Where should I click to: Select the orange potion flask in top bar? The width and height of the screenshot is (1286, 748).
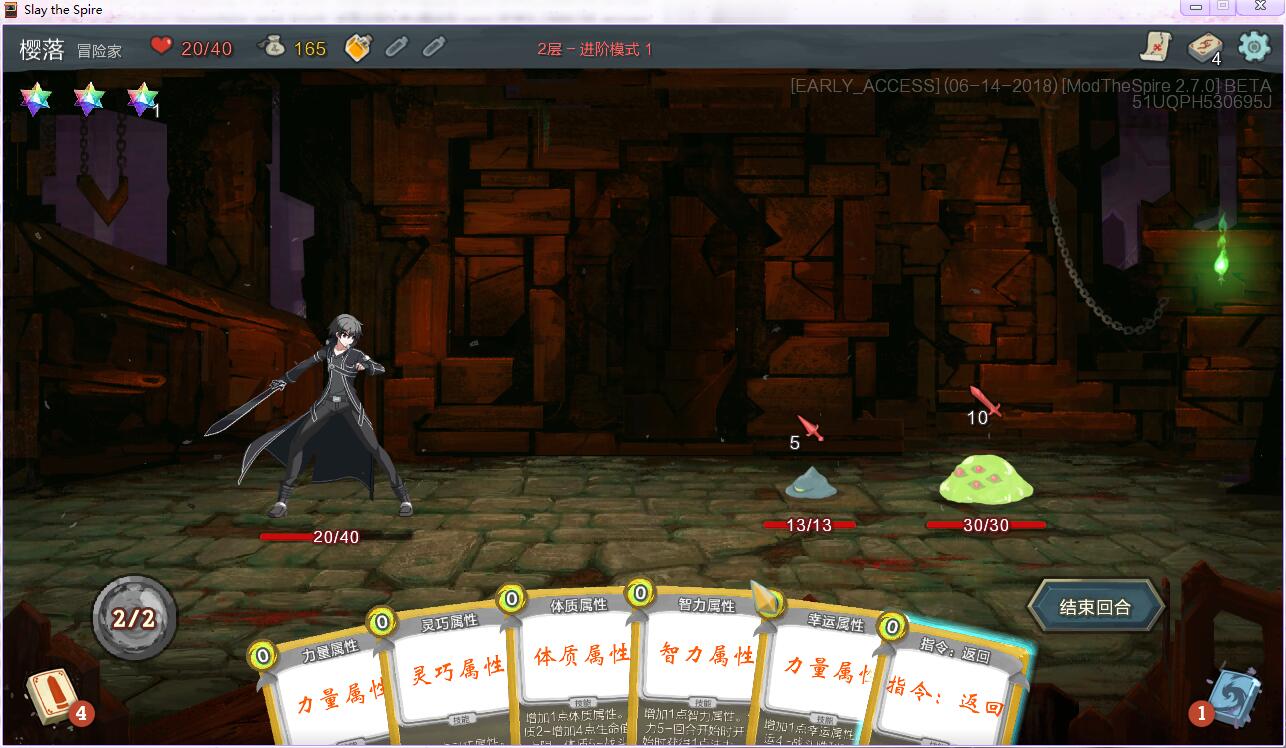[x=356, y=47]
